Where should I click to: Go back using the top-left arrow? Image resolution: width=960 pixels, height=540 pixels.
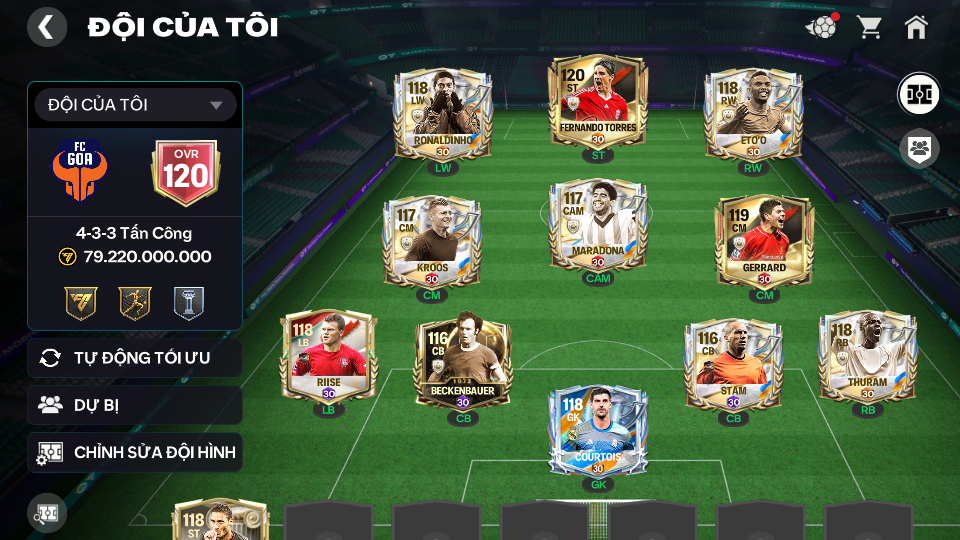click(46, 27)
